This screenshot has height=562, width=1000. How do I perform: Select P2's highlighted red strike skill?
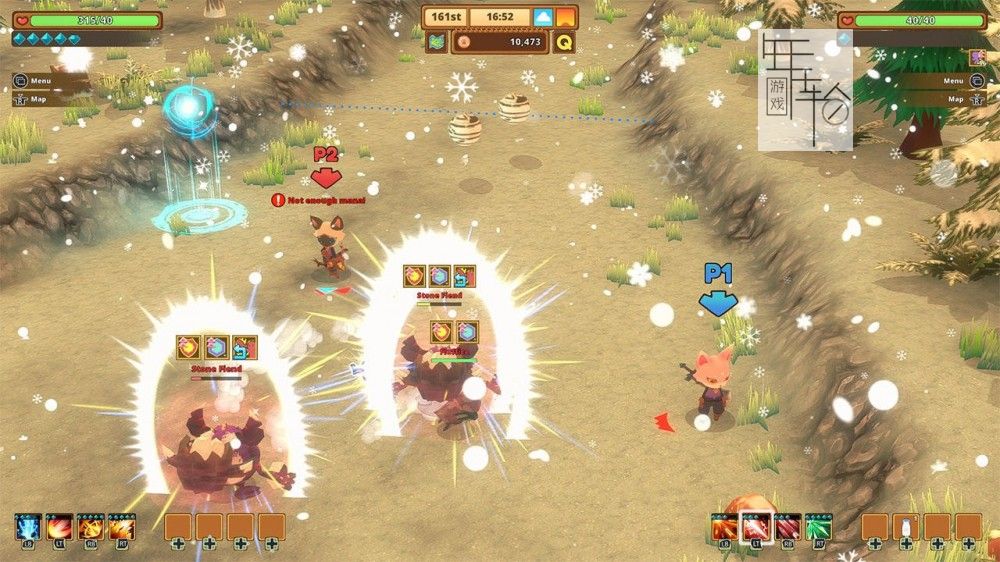[x=756, y=527]
